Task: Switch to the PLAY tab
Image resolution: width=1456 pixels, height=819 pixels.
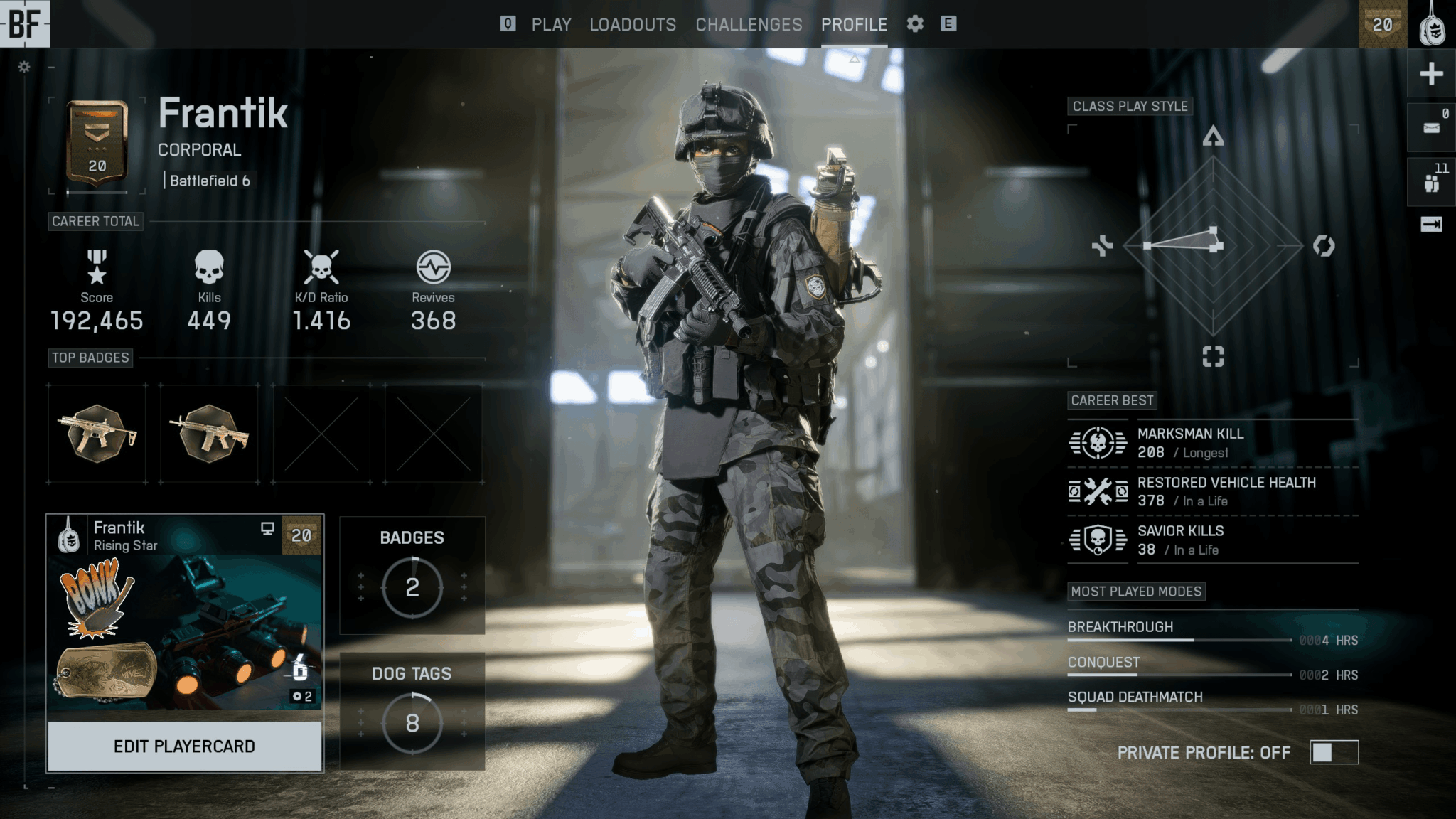Action: (x=551, y=24)
